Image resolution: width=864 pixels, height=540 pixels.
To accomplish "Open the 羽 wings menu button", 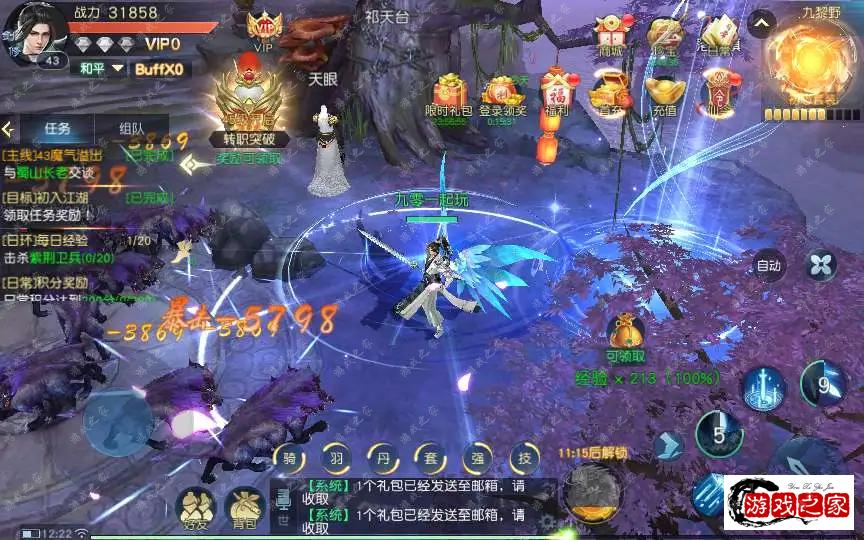I will point(336,459).
